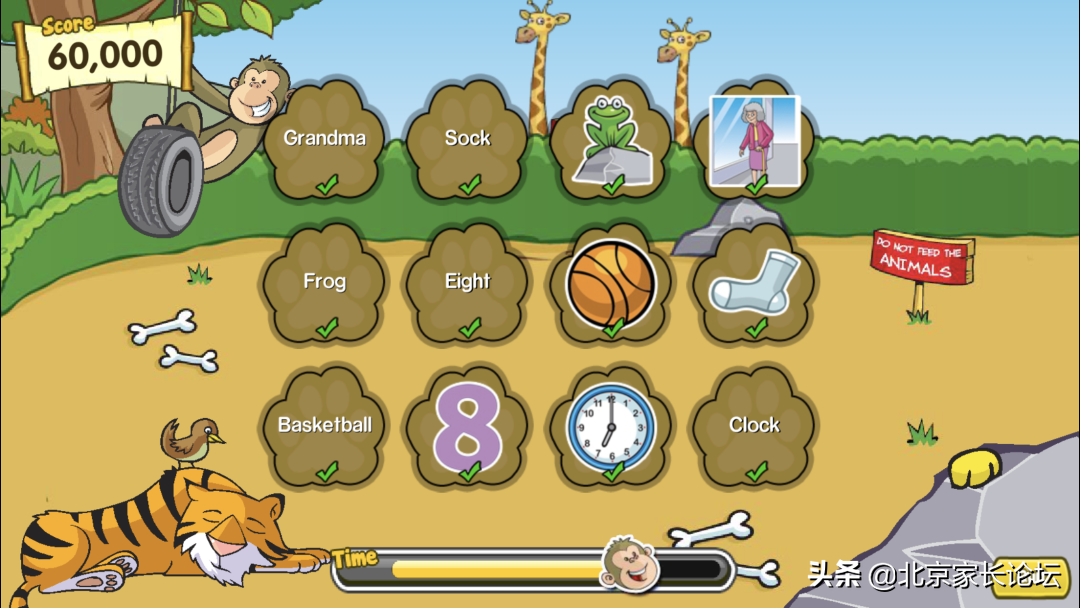Choose the white sock picture tile

point(754,283)
